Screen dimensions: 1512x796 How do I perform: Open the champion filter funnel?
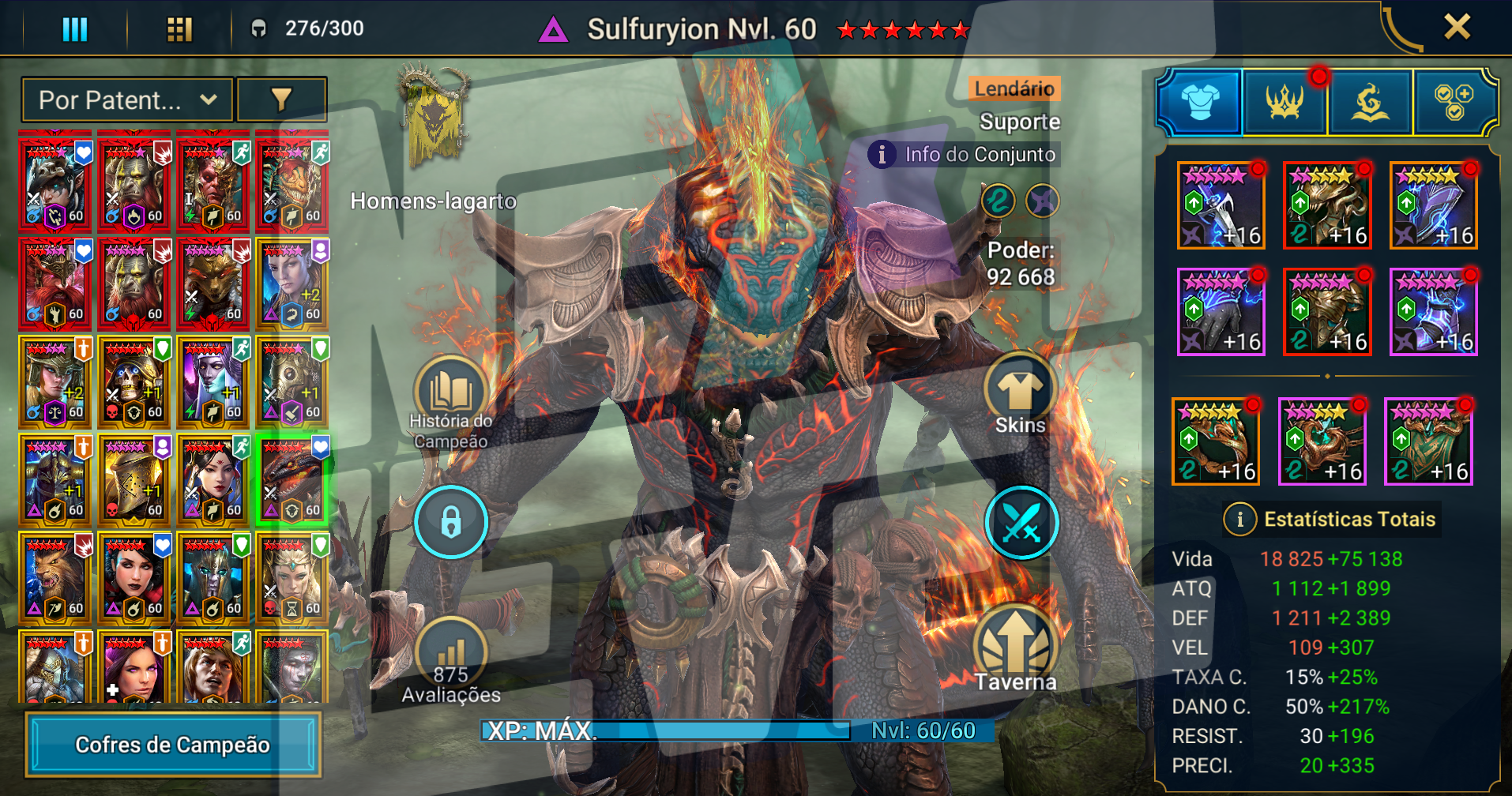pos(282,100)
